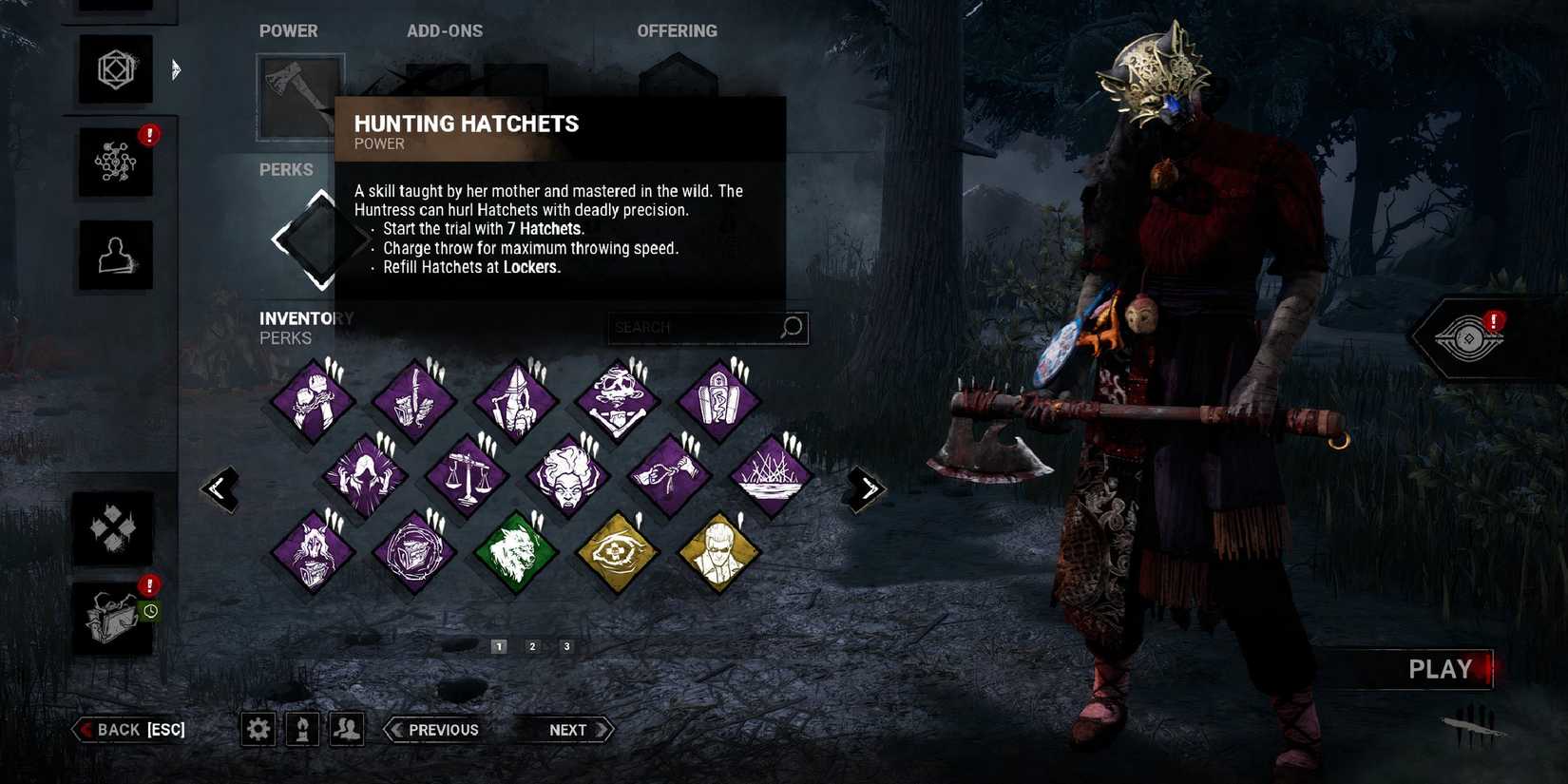Open the ADD-ONS tab
The height and width of the screenshot is (784, 1568).
(445, 30)
